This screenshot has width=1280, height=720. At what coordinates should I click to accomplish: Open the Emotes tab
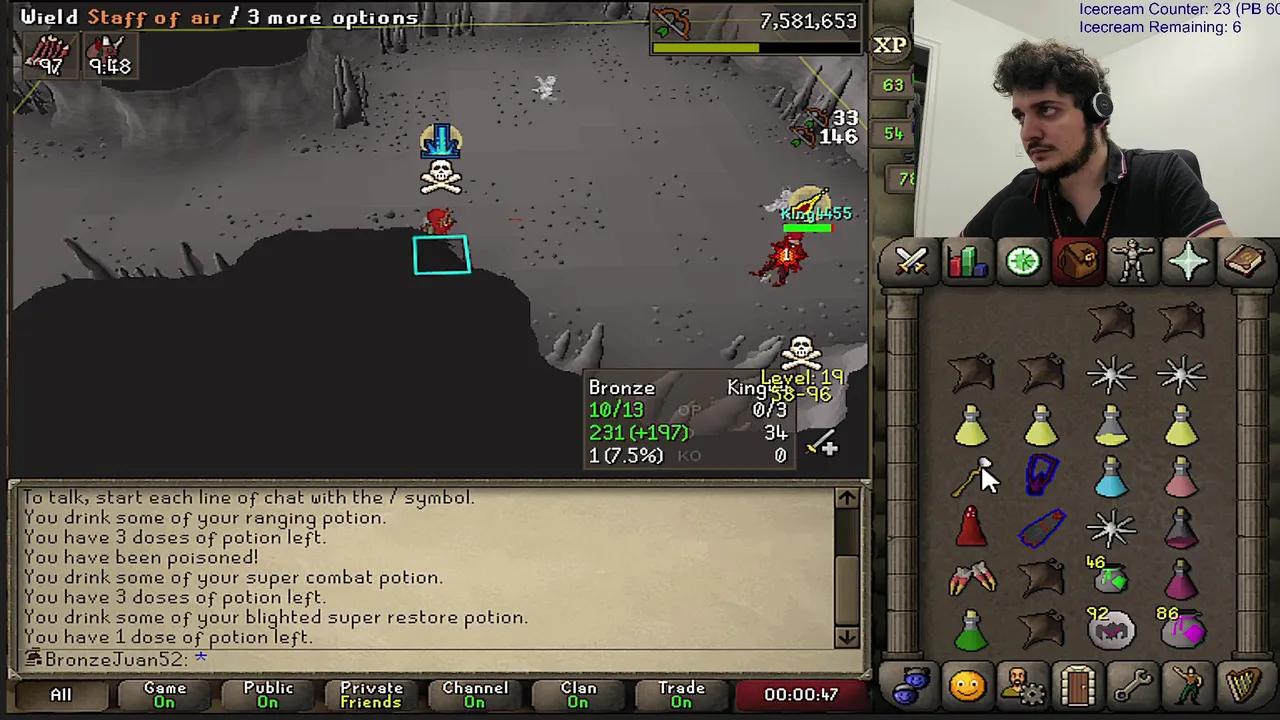click(1188, 685)
